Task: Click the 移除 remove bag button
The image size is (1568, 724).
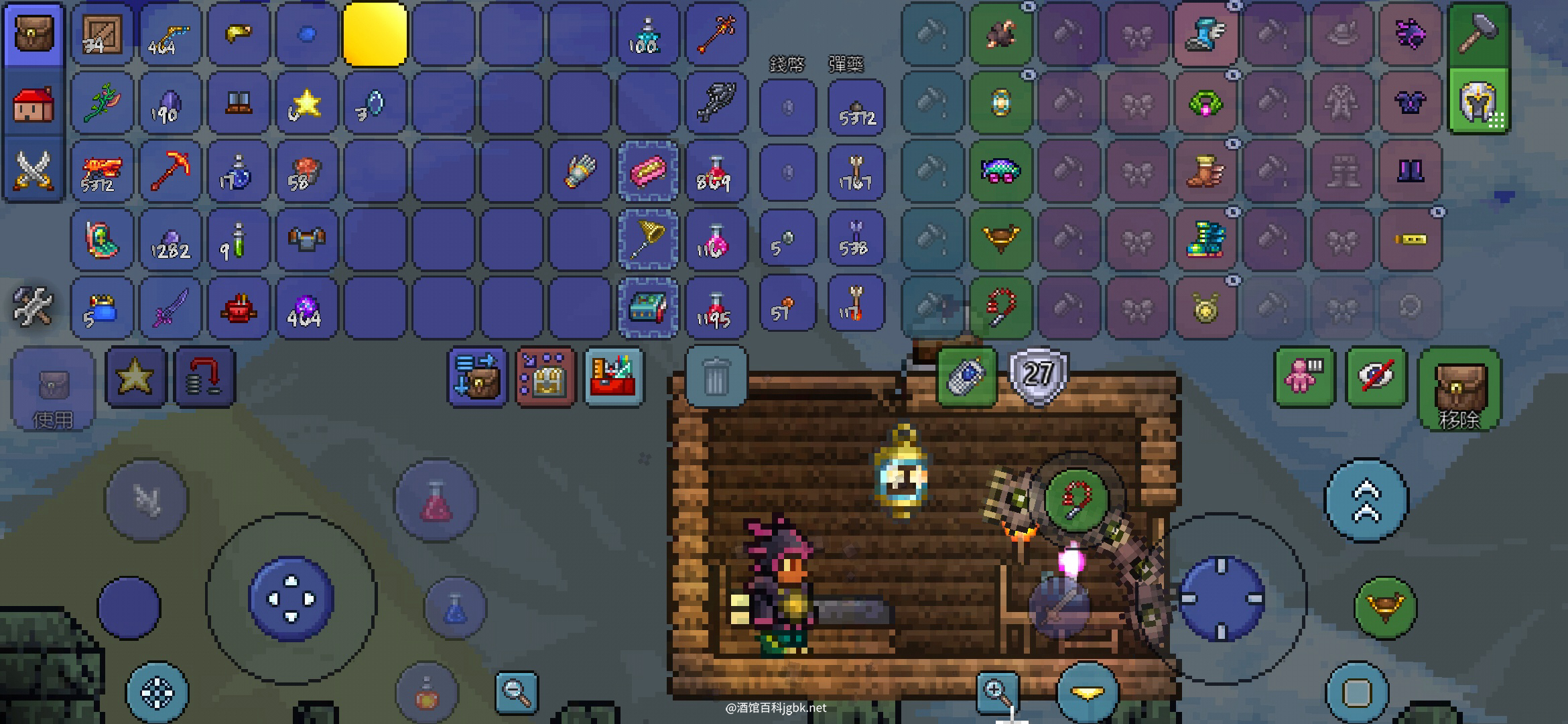Action: [x=1459, y=389]
